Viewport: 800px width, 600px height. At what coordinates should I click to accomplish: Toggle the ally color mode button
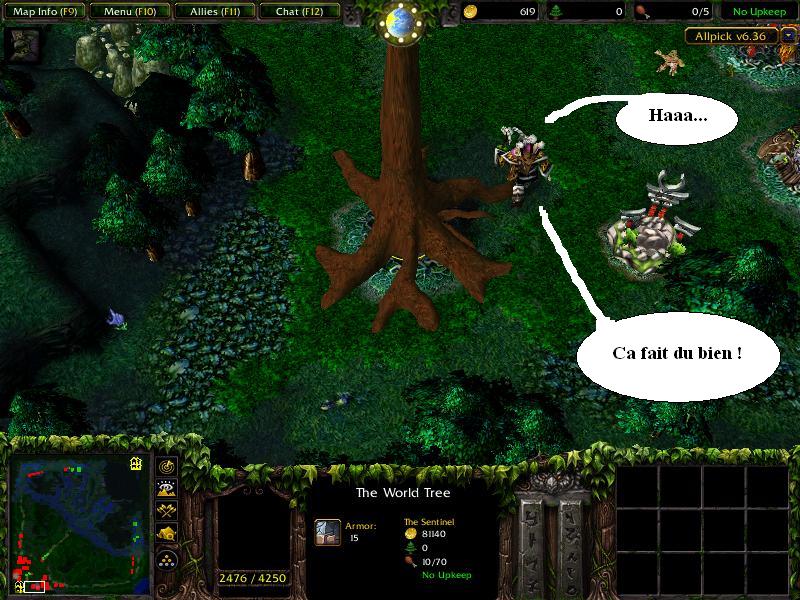coord(166,511)
